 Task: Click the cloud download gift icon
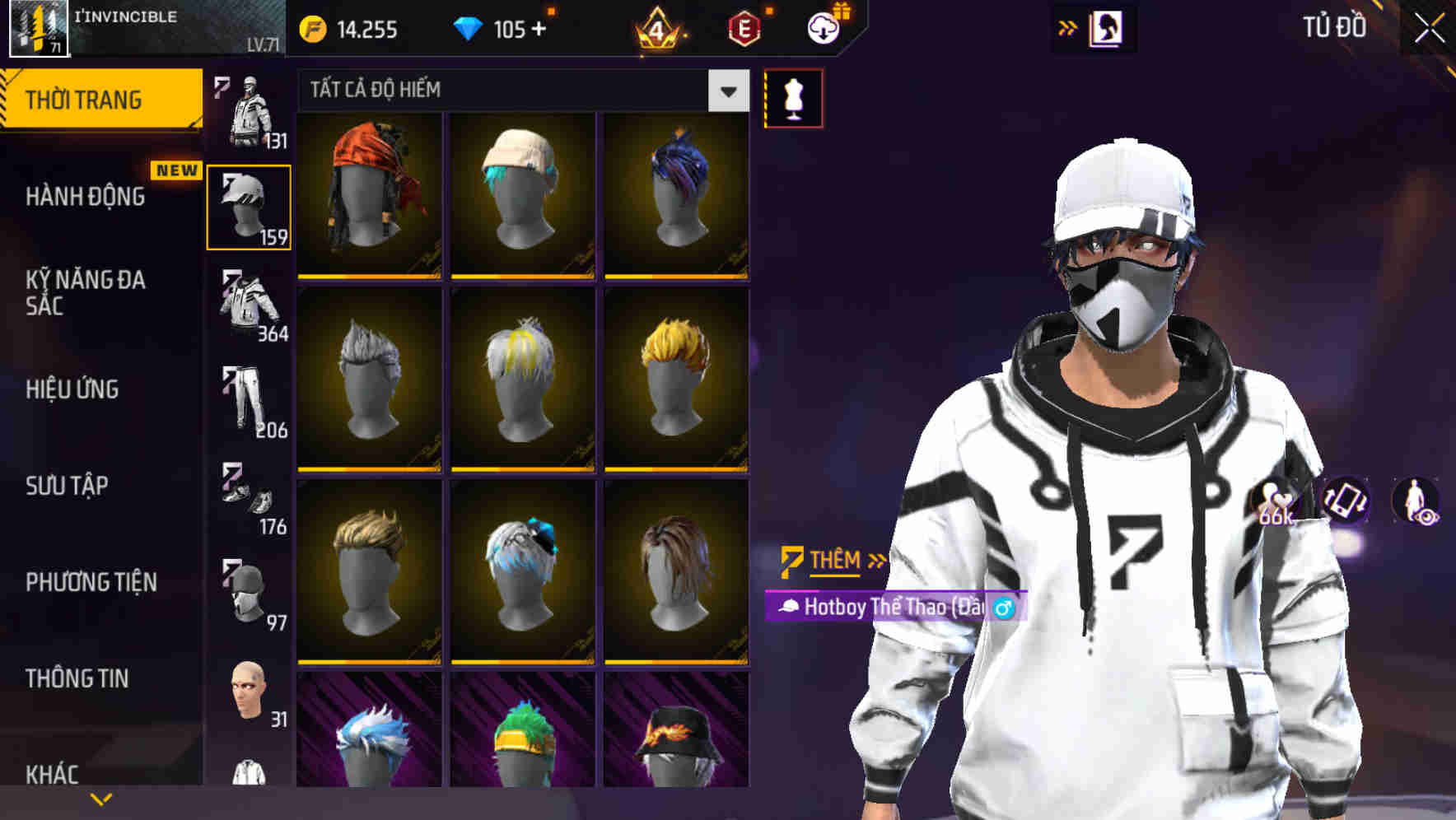(x=824, y=27)
